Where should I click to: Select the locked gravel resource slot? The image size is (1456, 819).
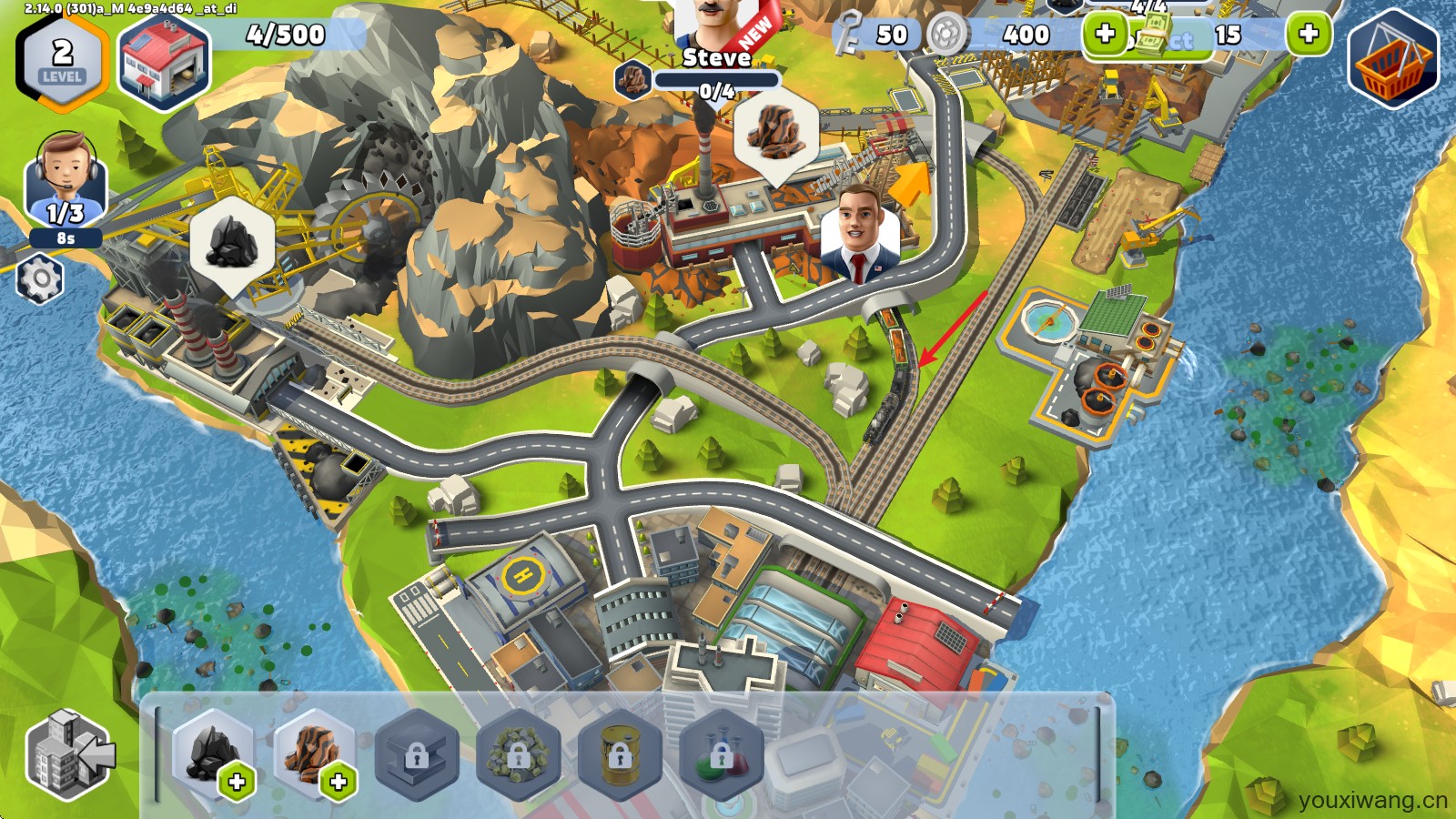[x=518, y=755]
